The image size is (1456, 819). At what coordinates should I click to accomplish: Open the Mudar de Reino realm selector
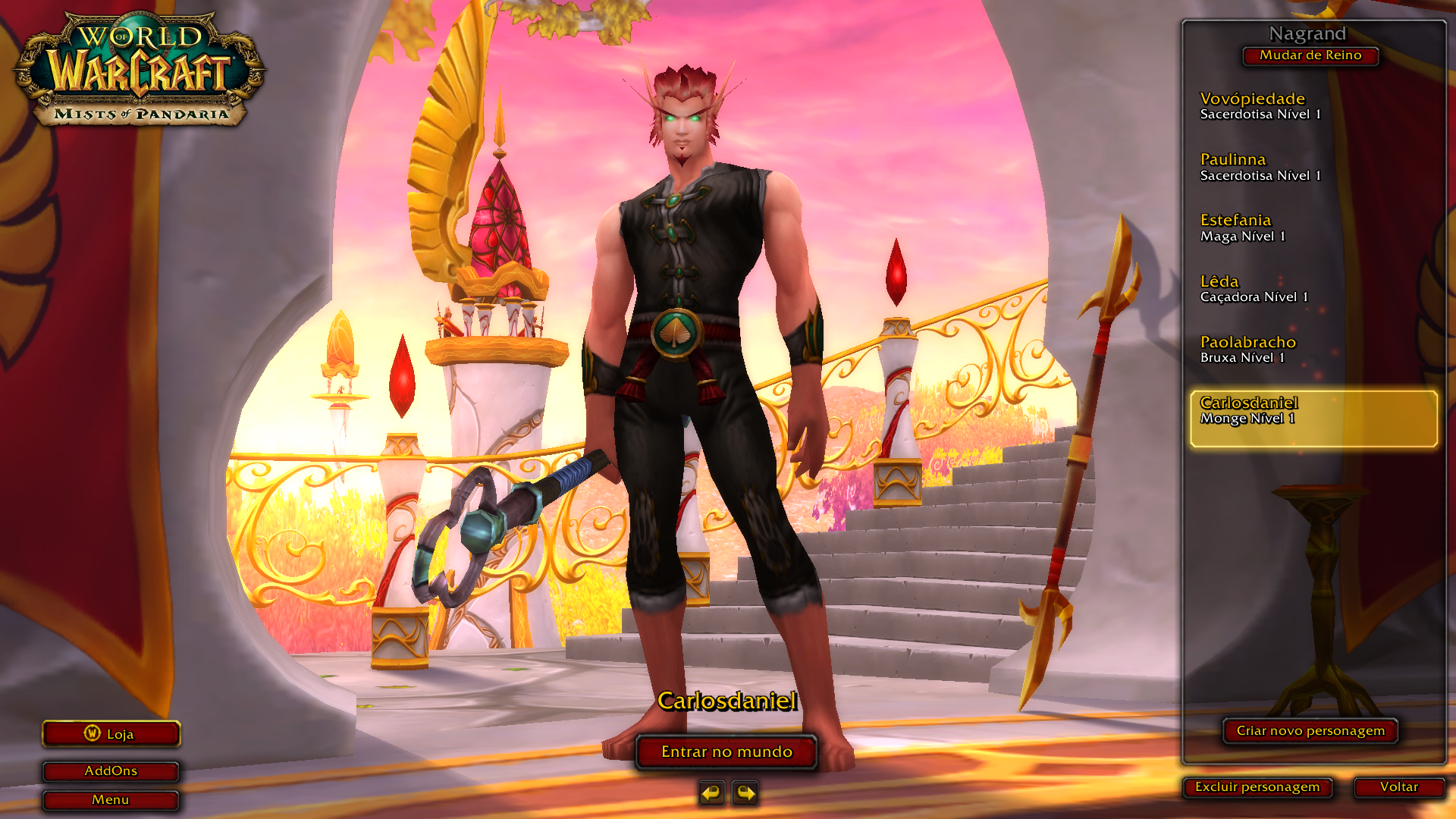[x=1310, y=55]
